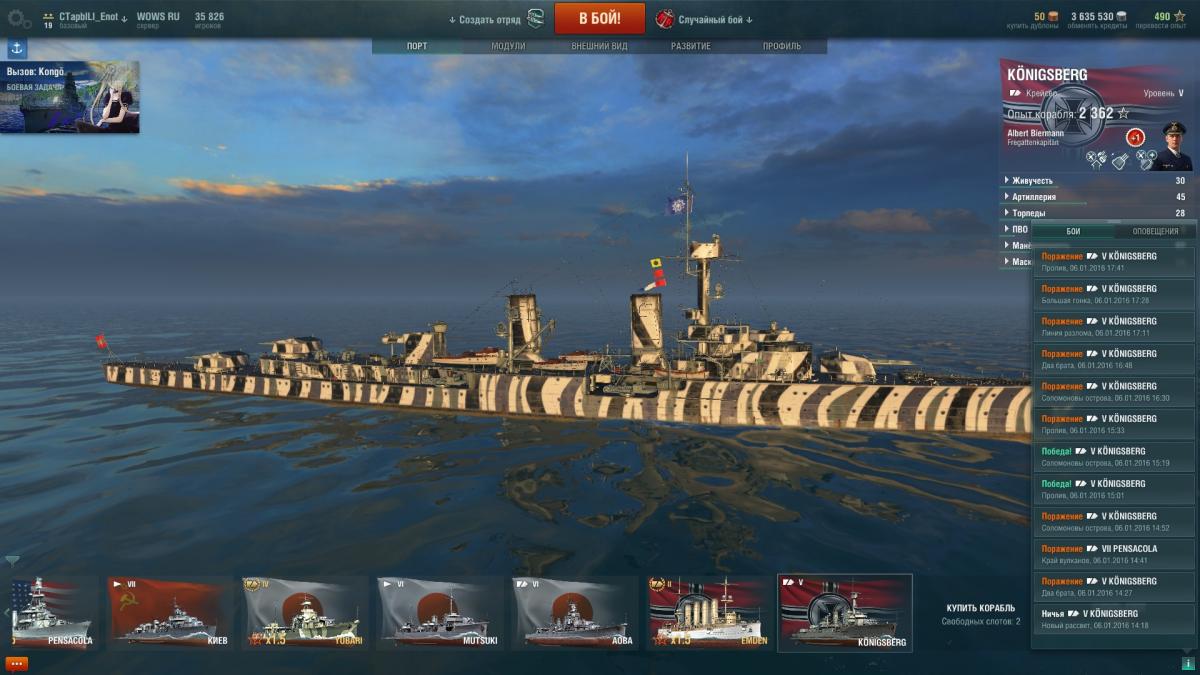Choose the Emden ship card
Viewport: 1200px width, 675px height.
[x=706, y=613]
